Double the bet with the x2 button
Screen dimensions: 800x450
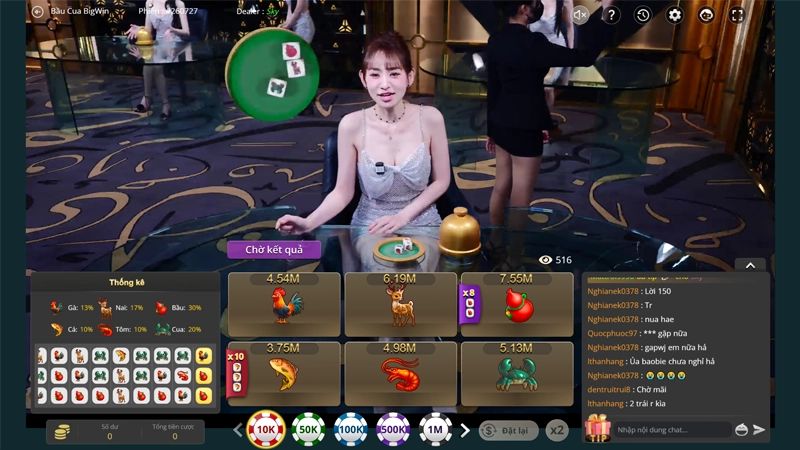(x=557, y=430)
